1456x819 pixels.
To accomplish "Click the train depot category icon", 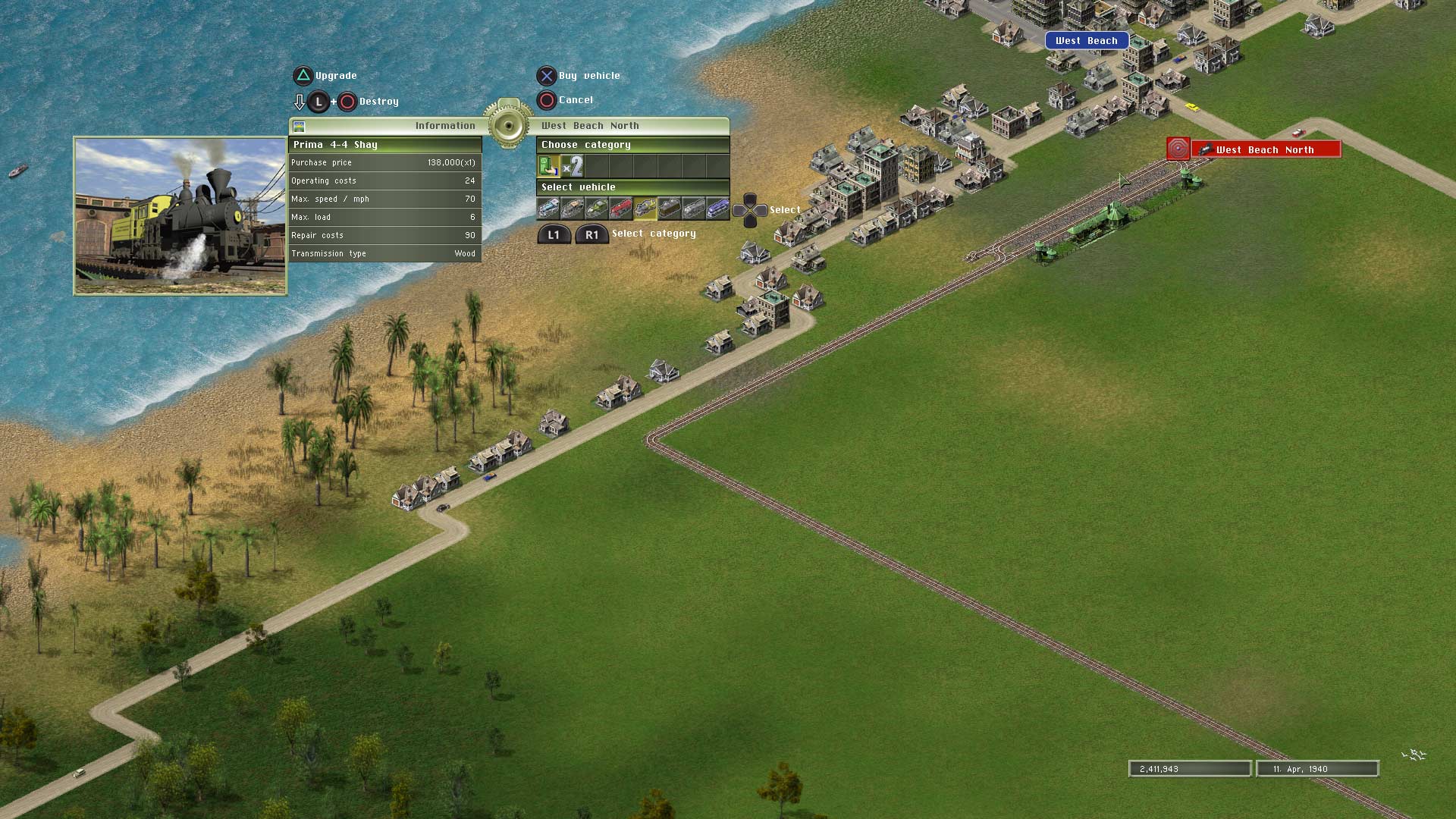I will 548,166.
